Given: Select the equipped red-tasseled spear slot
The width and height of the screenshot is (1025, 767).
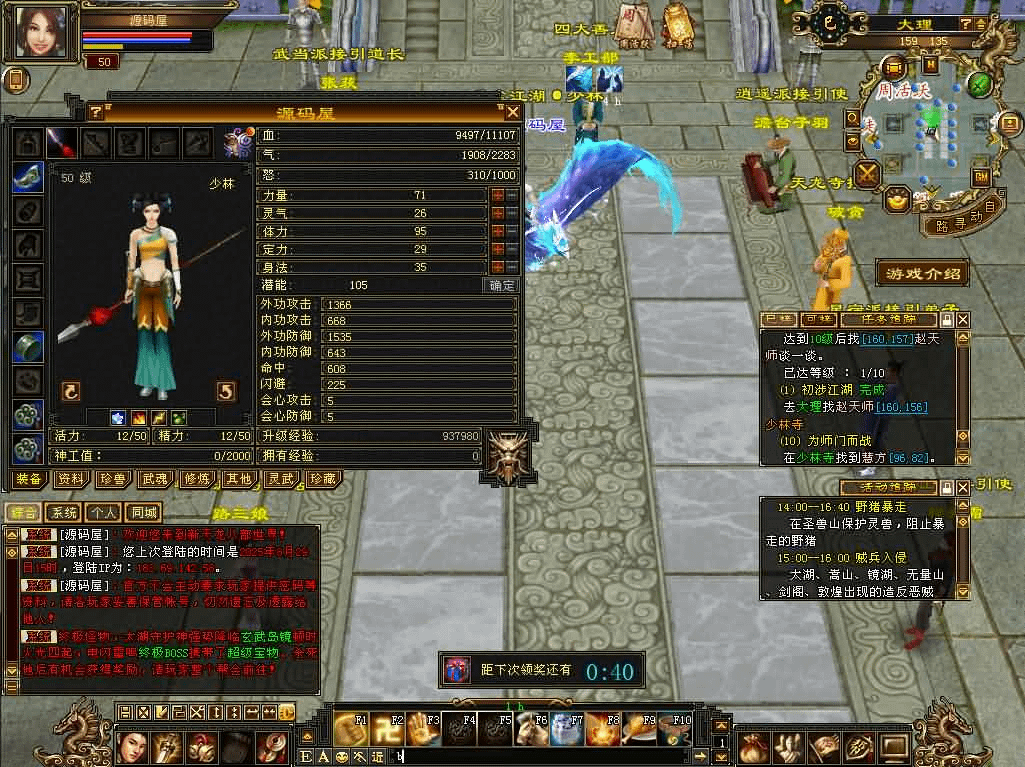Looking at the screenshot, I should (62, 143).
